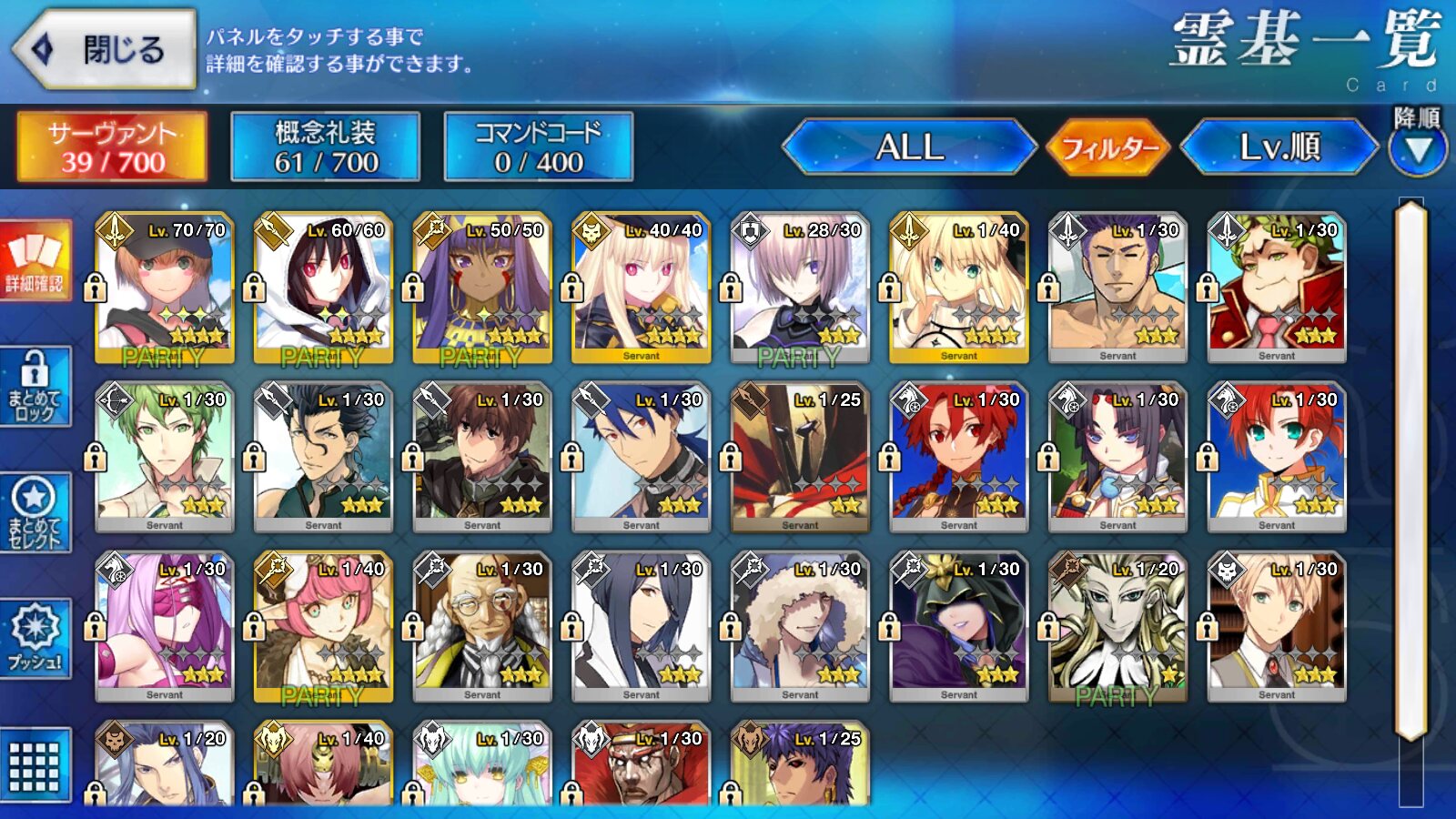This screenshot has height=819, width=1456.
Task: Open the フィルター filter options
Action: [1108, 147]
